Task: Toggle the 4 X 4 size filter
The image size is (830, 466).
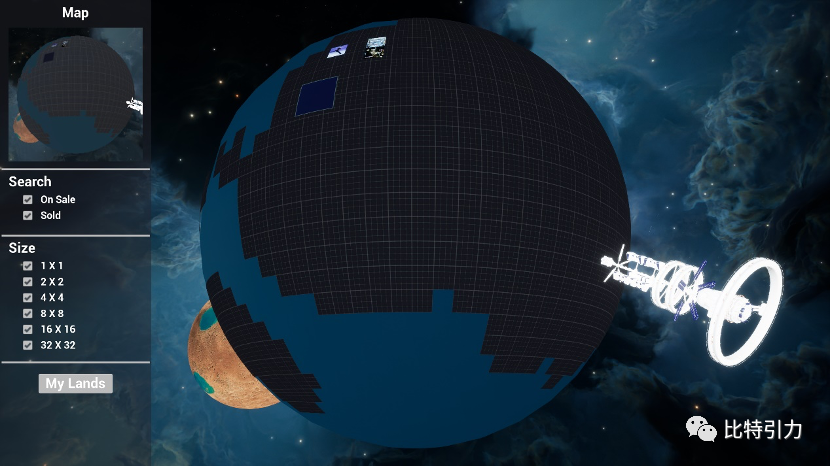Action: click(x=28, y=297)
